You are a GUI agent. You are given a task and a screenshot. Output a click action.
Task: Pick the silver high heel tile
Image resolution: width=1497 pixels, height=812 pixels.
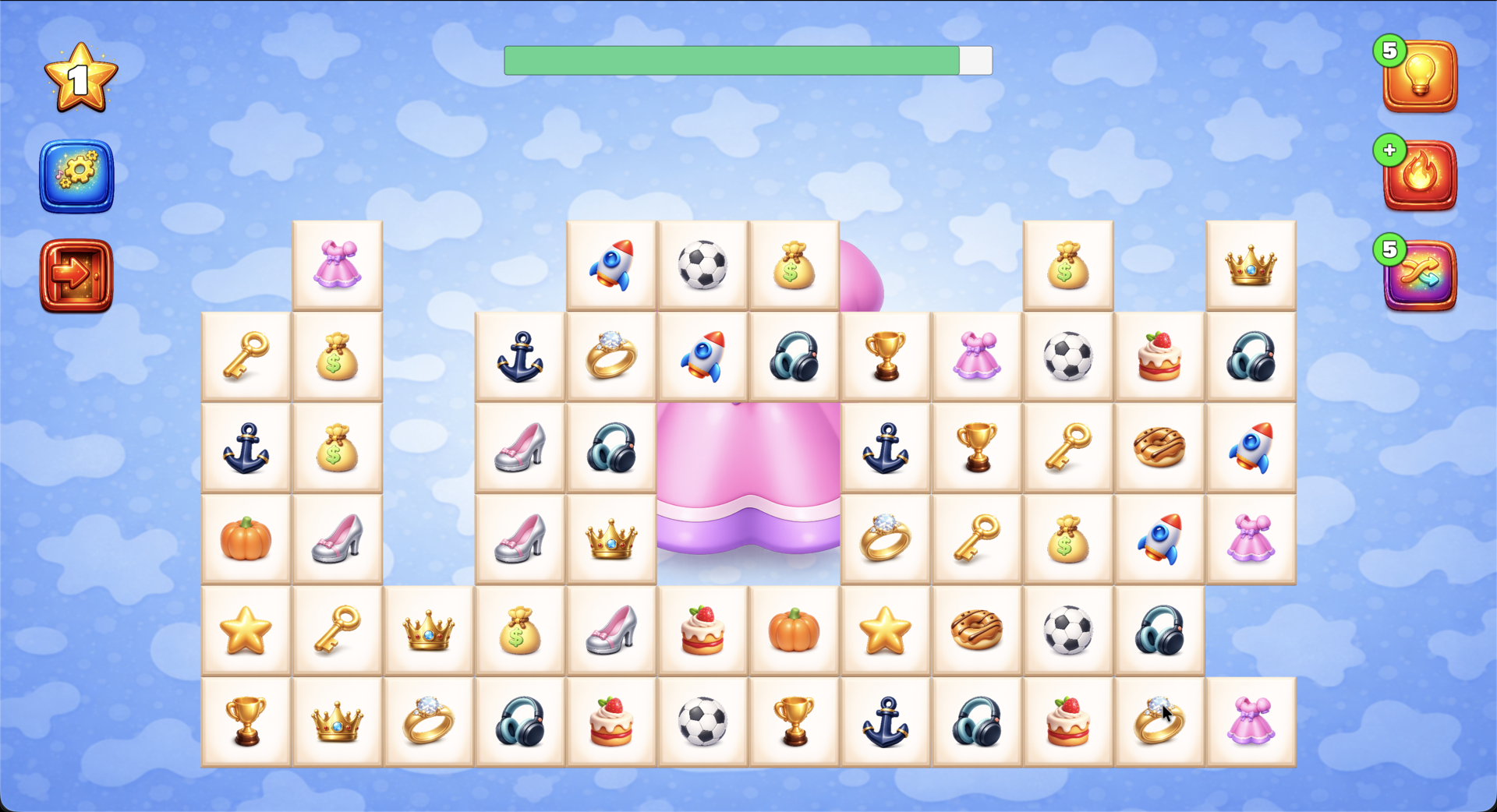click(521, 447)
